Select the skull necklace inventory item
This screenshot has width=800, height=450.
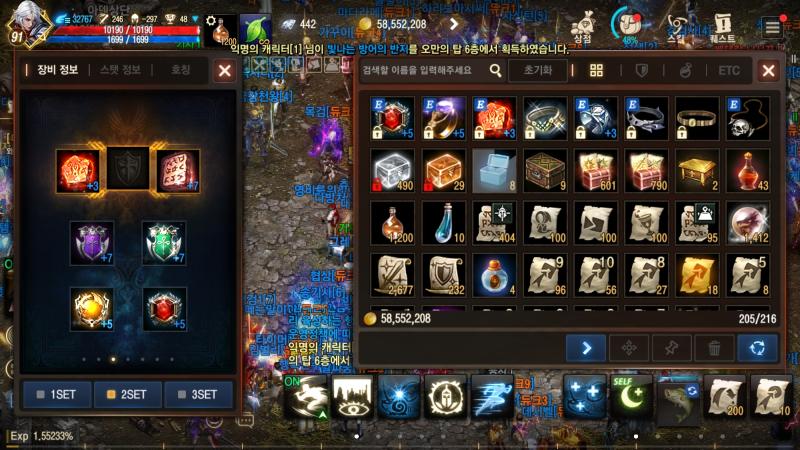(x=747, y=118)
